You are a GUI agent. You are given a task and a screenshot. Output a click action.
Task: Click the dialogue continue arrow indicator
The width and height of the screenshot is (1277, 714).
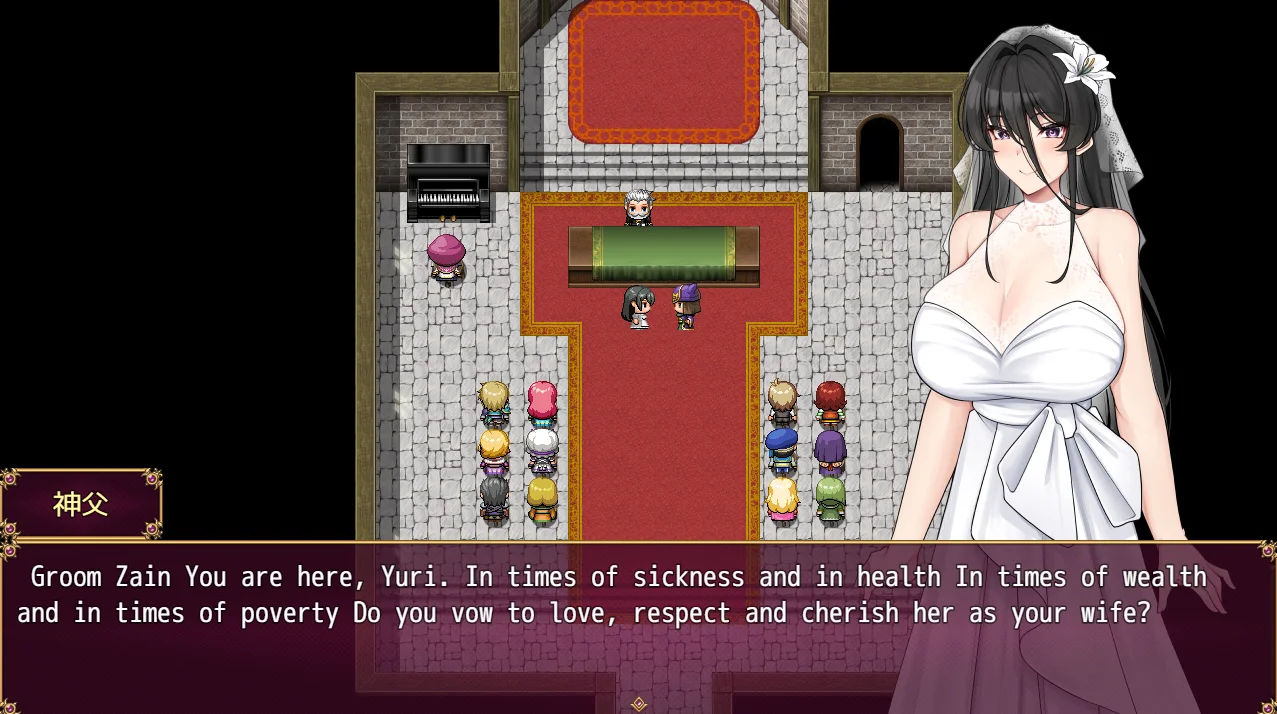tap(639, 704)
